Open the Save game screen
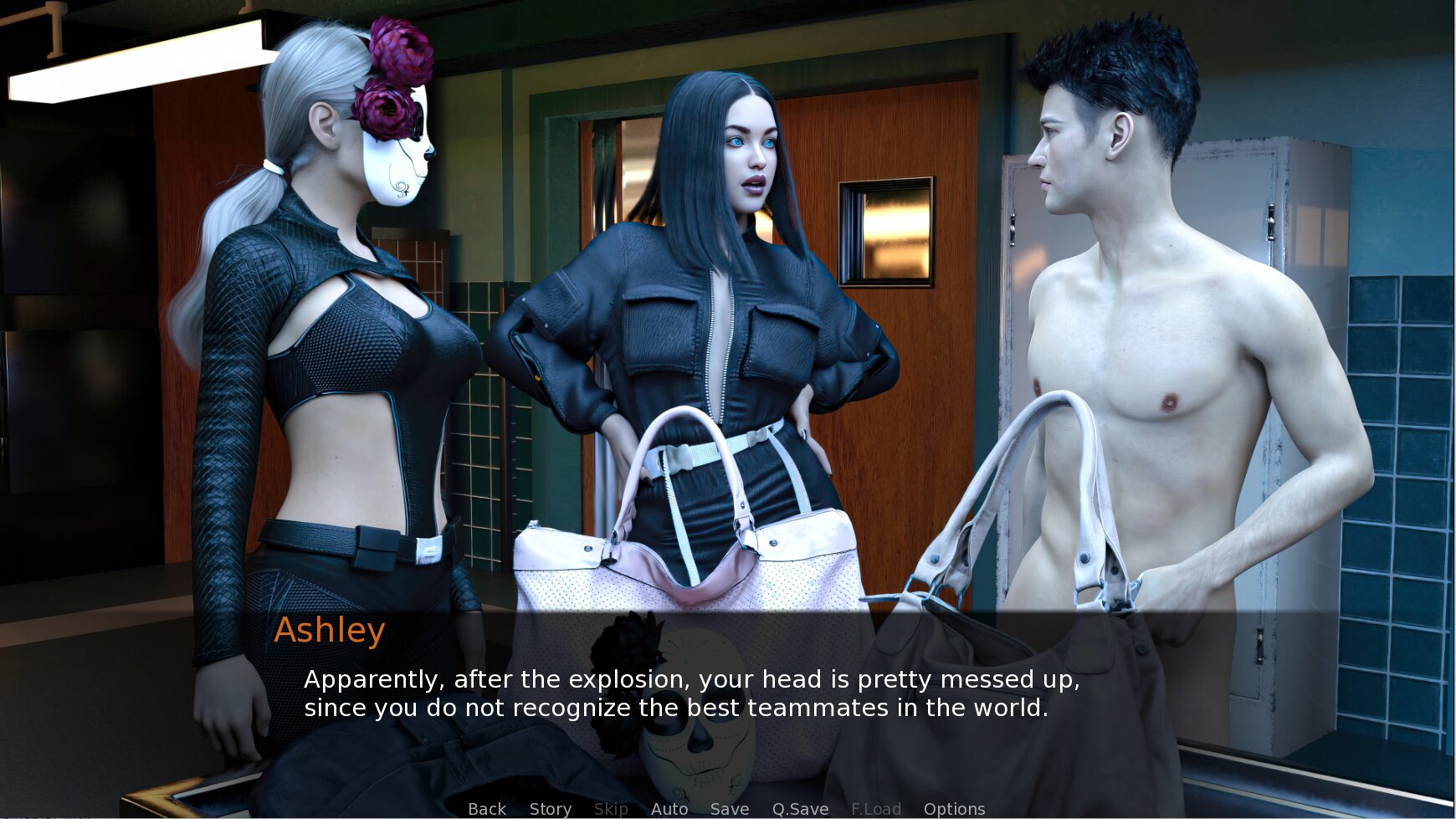Viewport: 1456px width, 819px height. [x=729, y=808]
